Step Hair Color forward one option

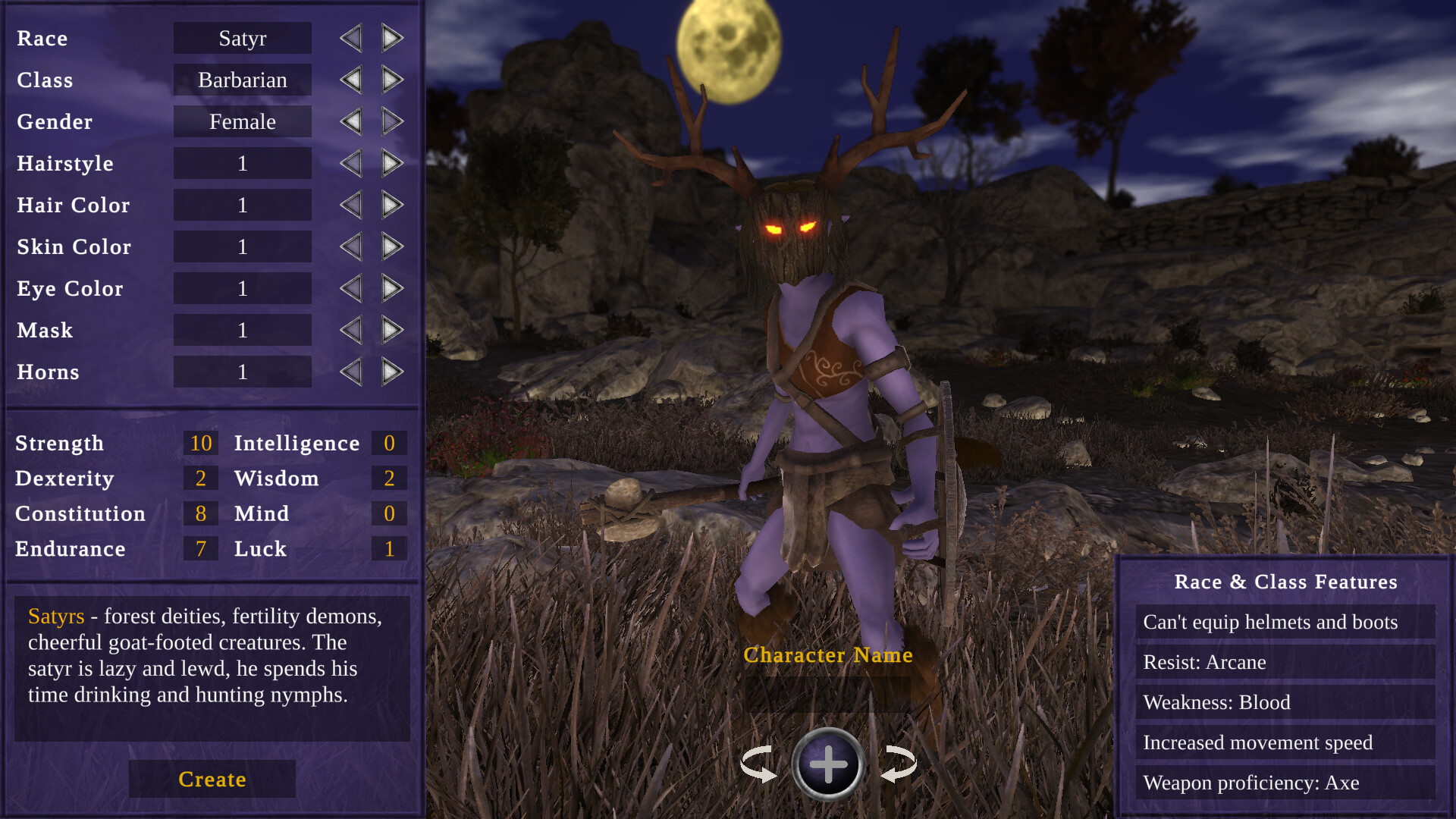point(391,204)
